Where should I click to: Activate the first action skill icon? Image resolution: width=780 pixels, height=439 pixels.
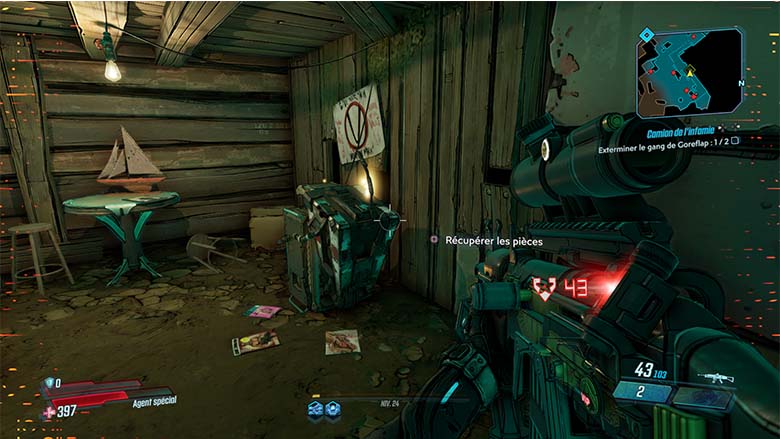315,408
